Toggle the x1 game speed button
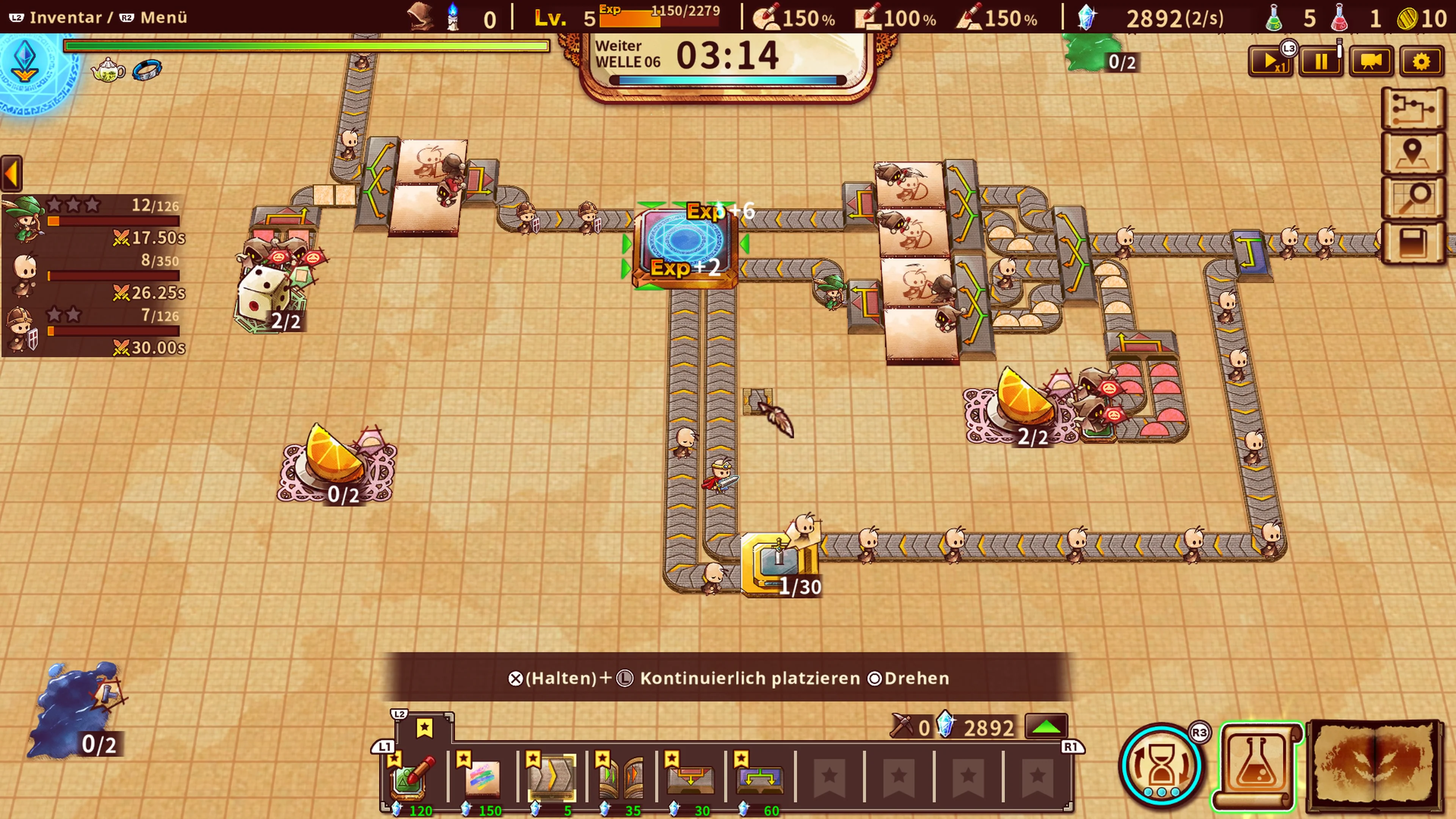 click(x=1270, y=61)
